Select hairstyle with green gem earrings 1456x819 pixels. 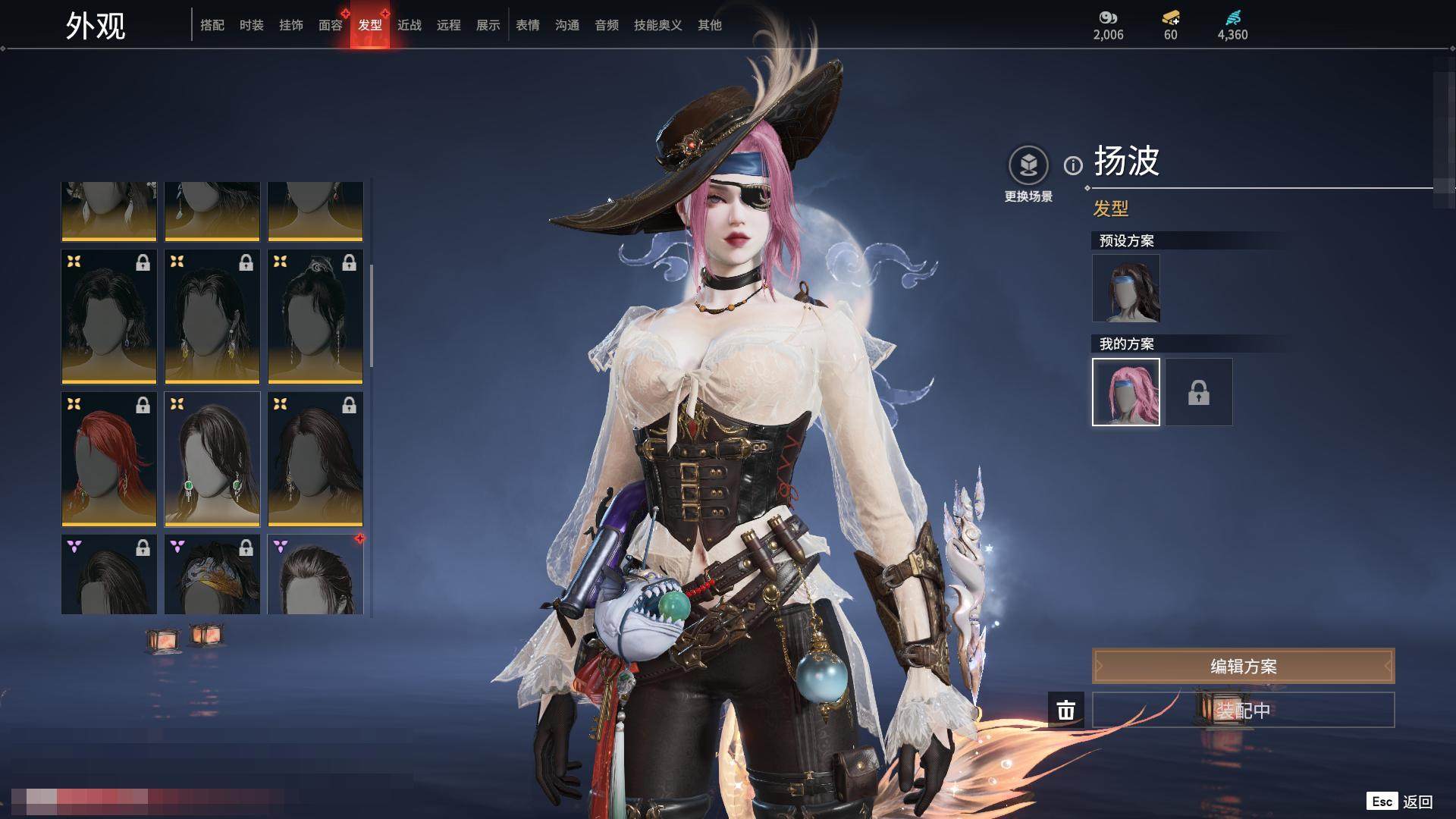[x=212, y=459]
